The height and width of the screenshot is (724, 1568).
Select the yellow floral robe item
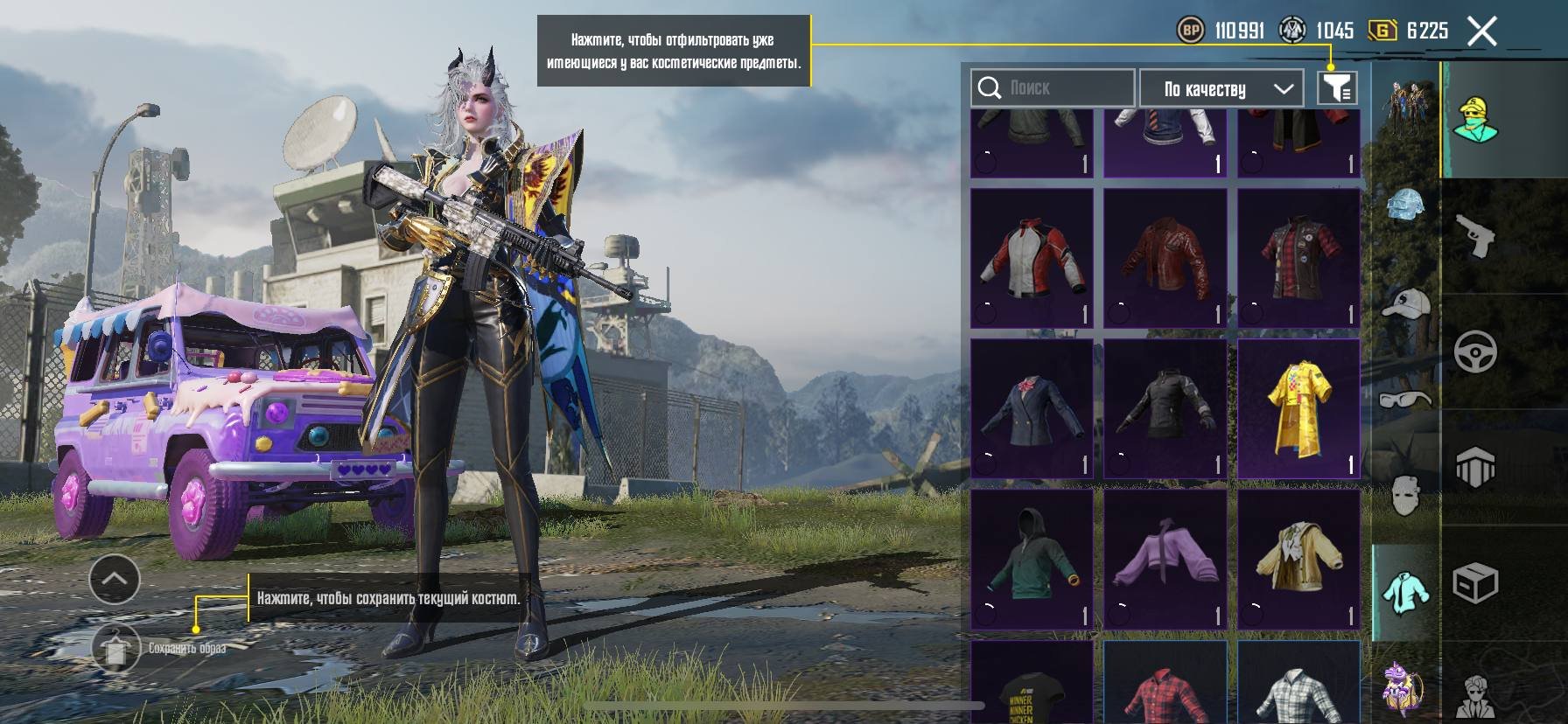coord(1298,409)
